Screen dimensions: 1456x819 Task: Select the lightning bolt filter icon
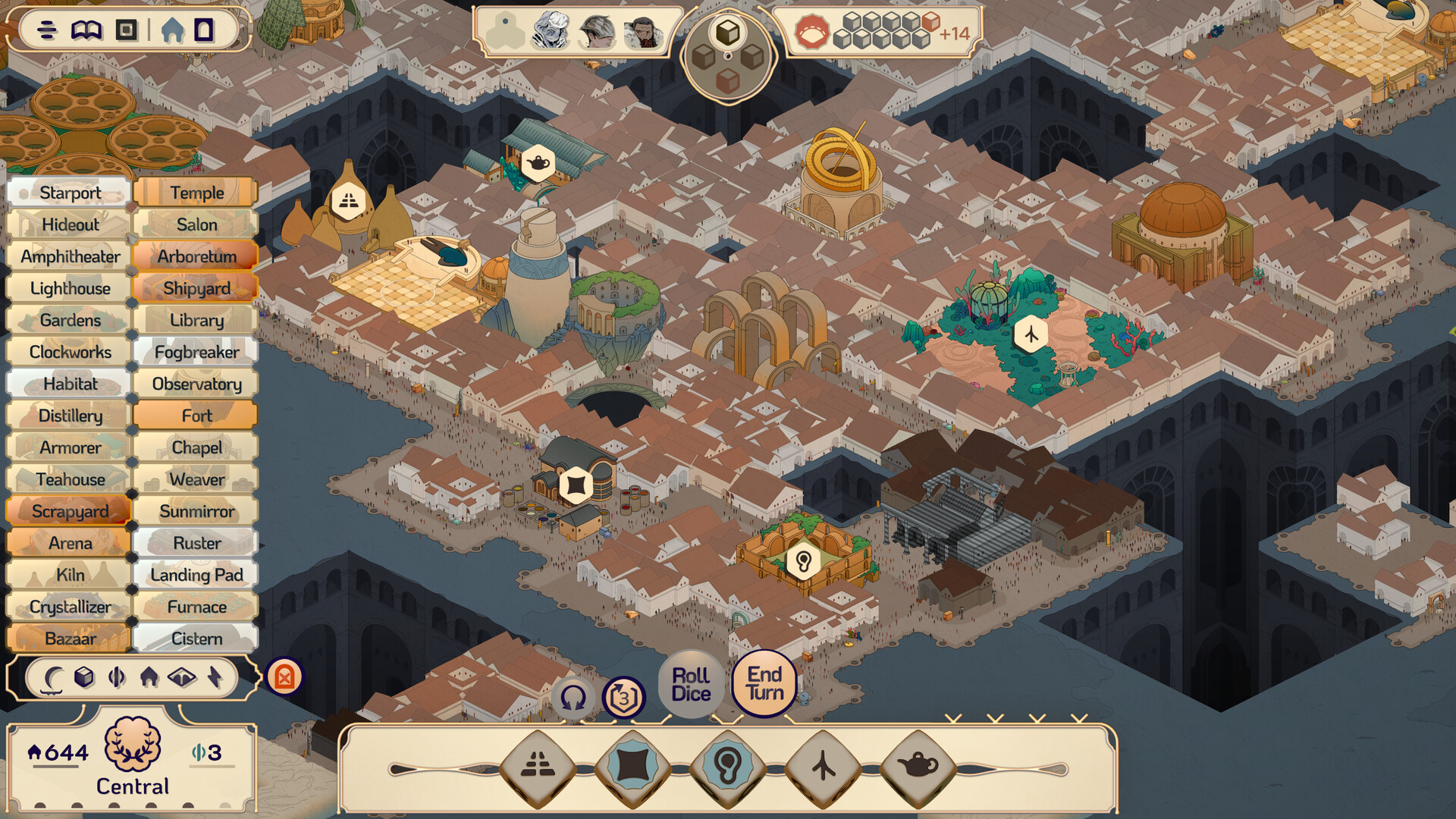[x=215, y=676]
